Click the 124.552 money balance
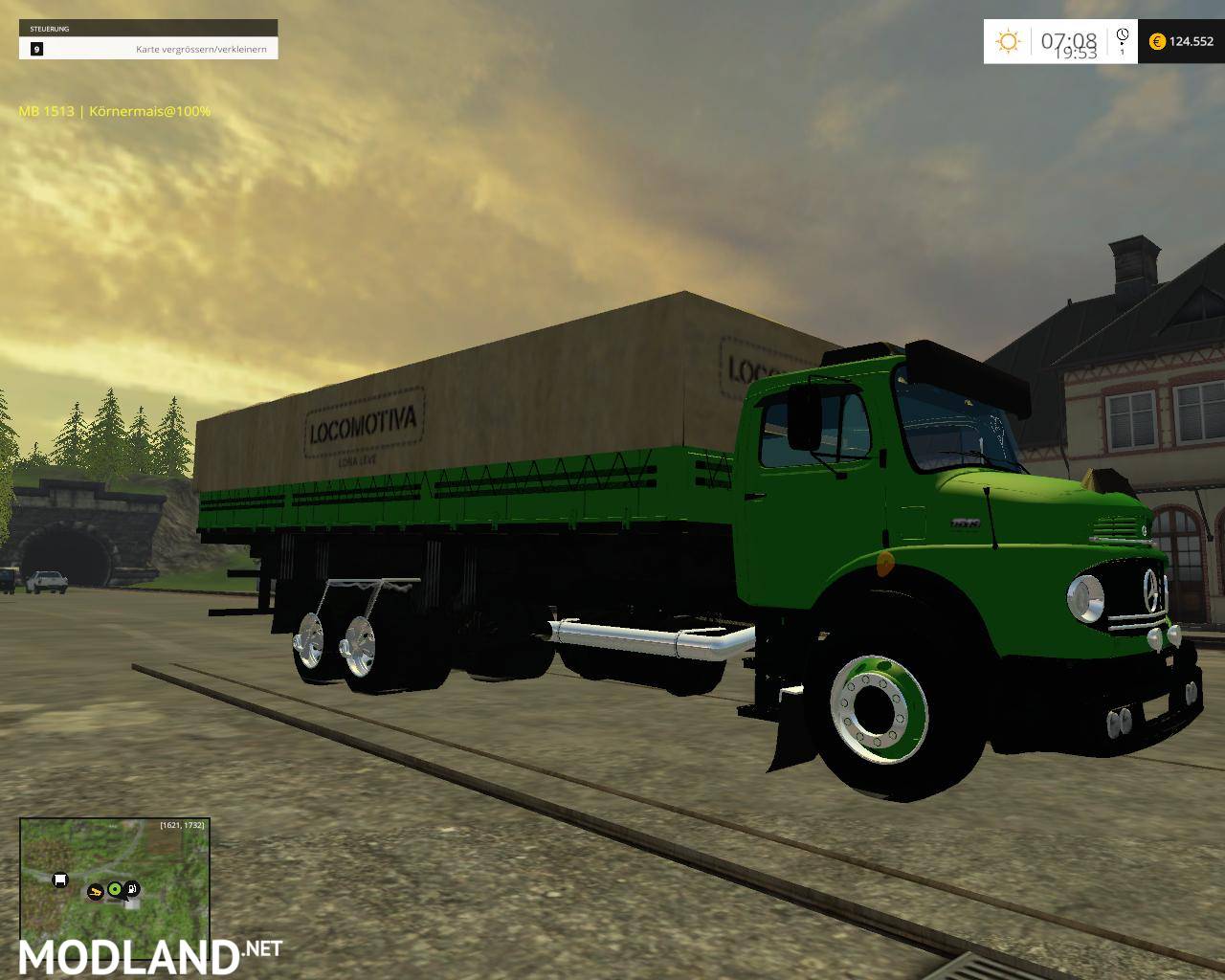The width and height of the screenshot is (1225, 980). (x=1192, y=41)
